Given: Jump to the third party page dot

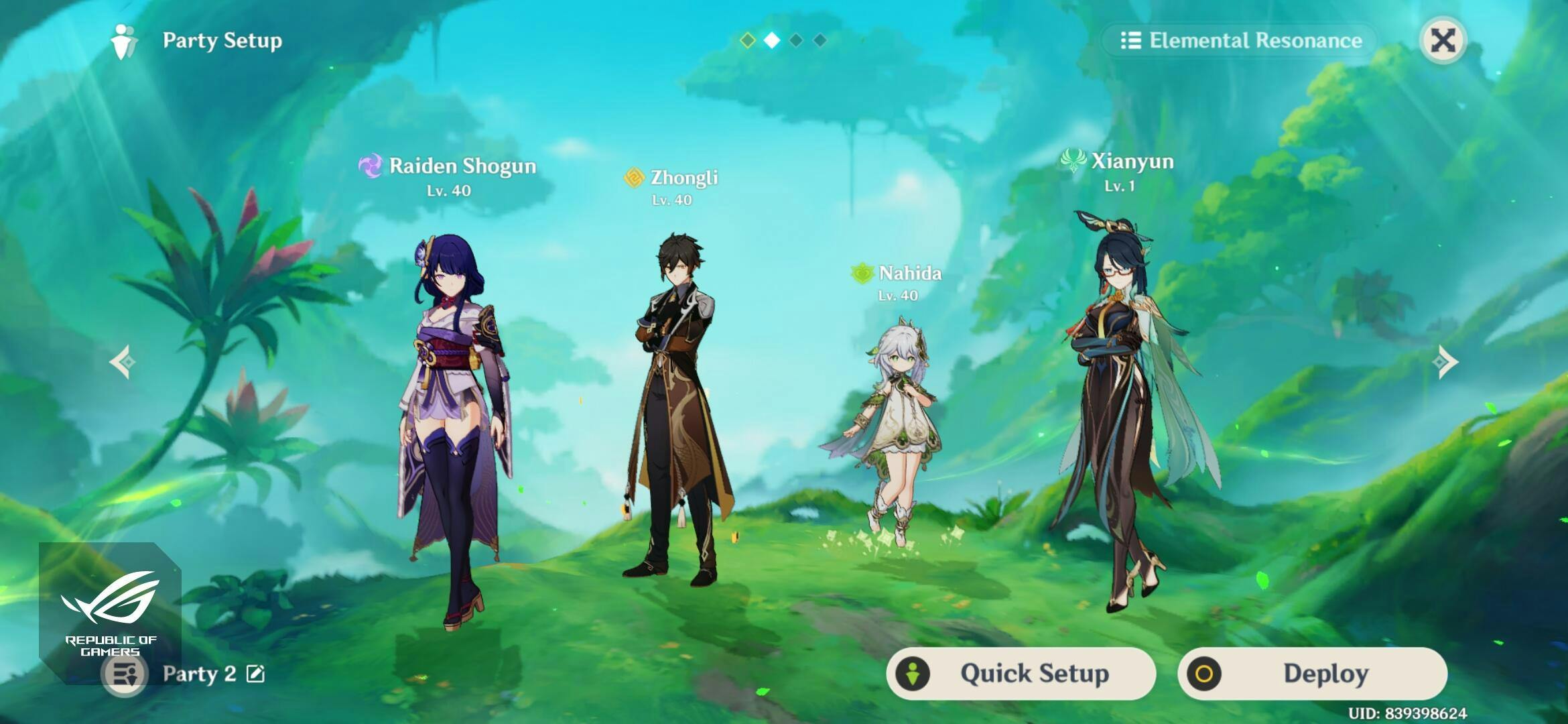Looking at the screenshot, I should pyautogui.click(x=796, y=40).
